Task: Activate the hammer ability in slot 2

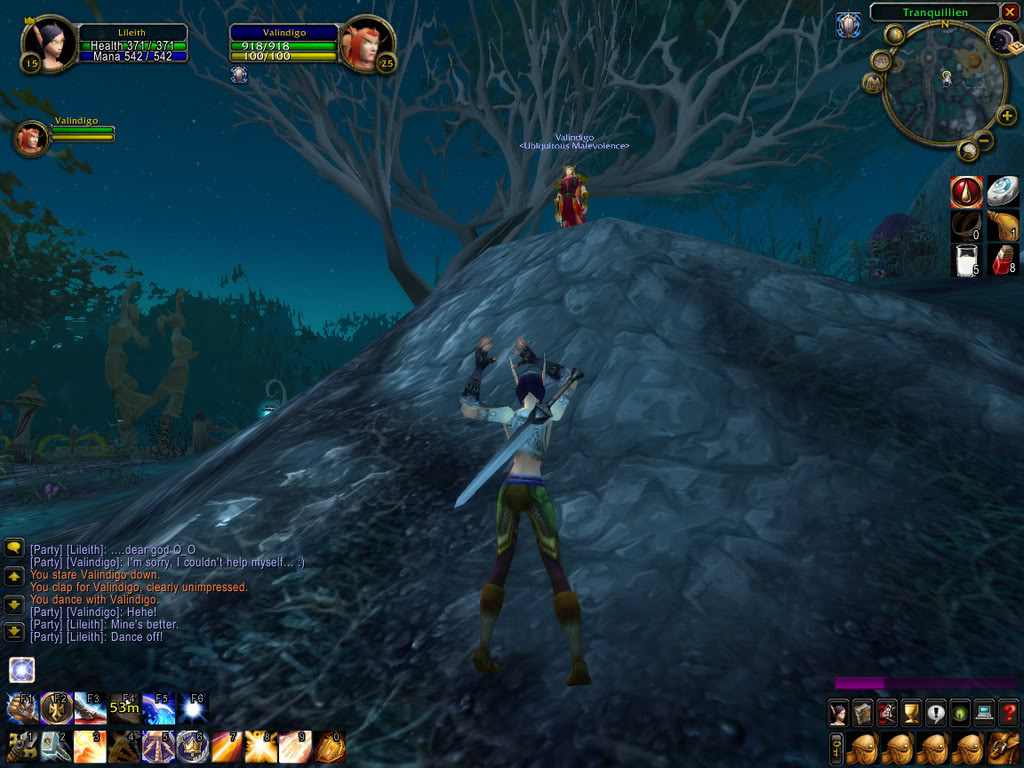Action: (55, 746)
